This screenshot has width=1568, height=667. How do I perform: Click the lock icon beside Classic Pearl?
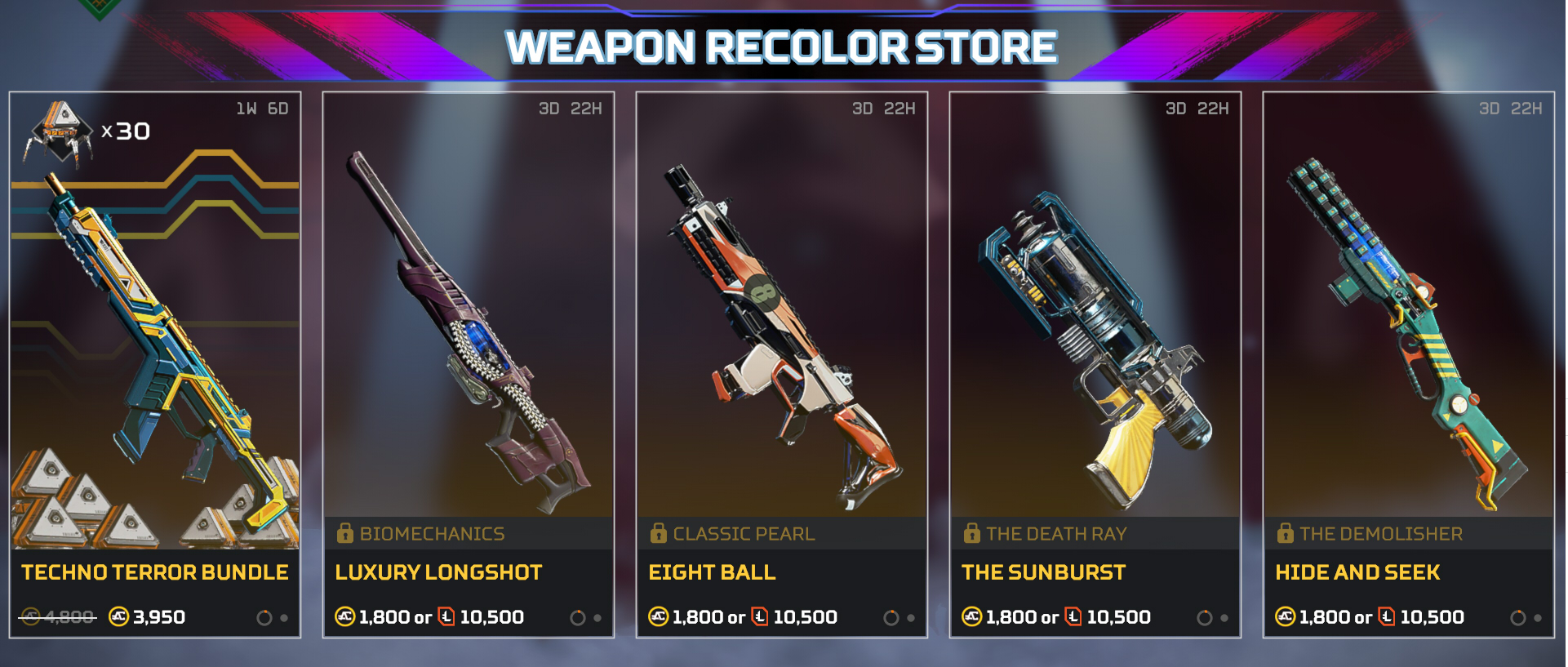pos(657,533)
